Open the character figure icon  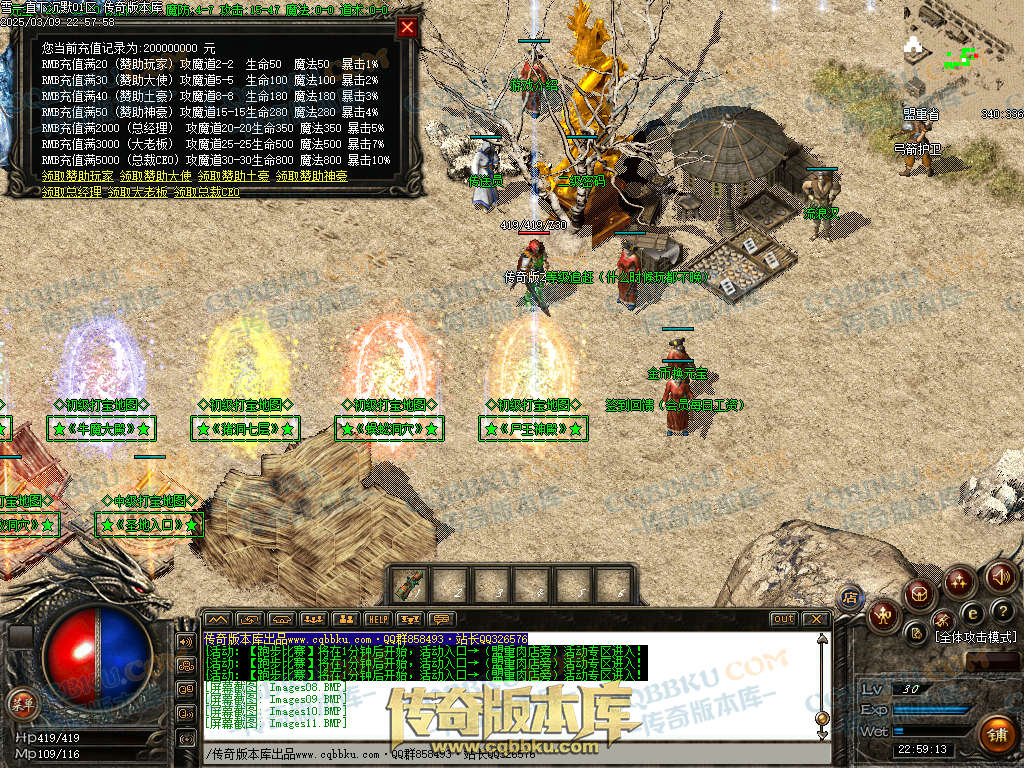click(882, 615)
